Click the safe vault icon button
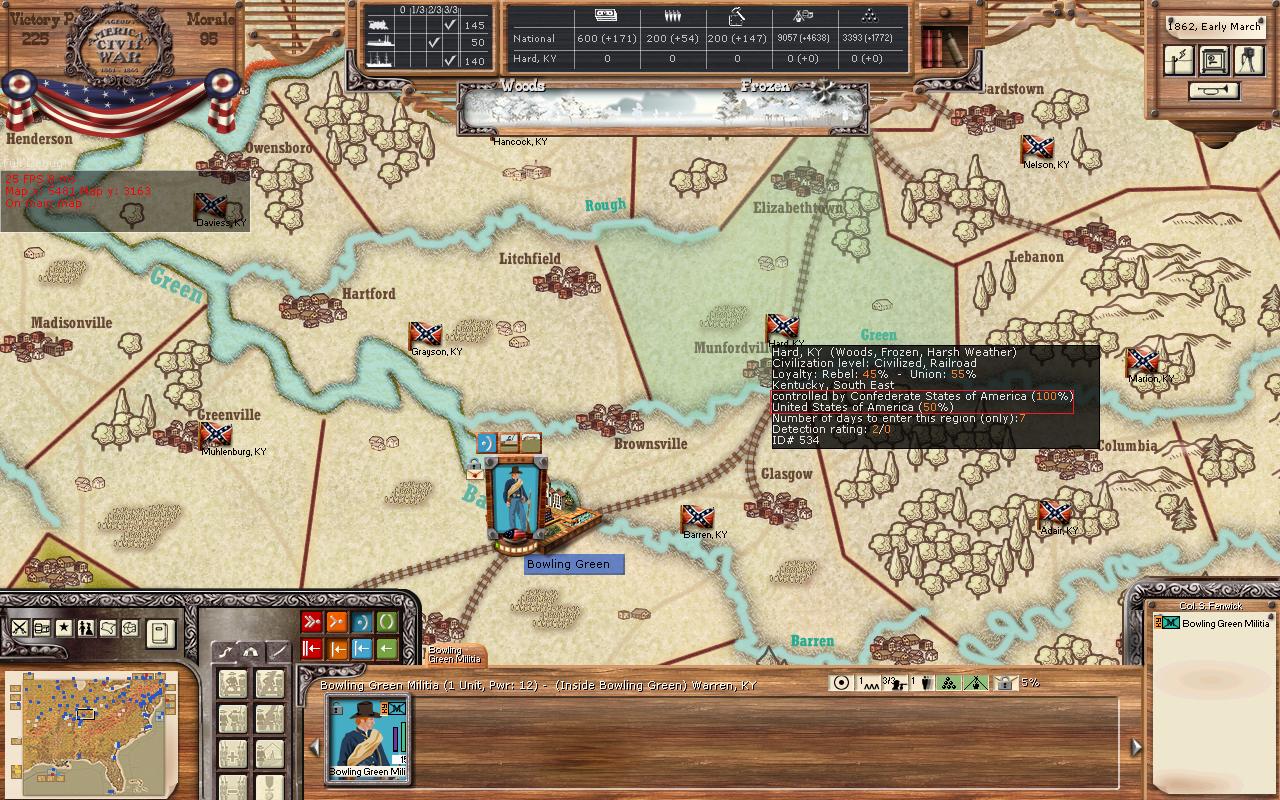1280x800 pixels. (1214, 60)
